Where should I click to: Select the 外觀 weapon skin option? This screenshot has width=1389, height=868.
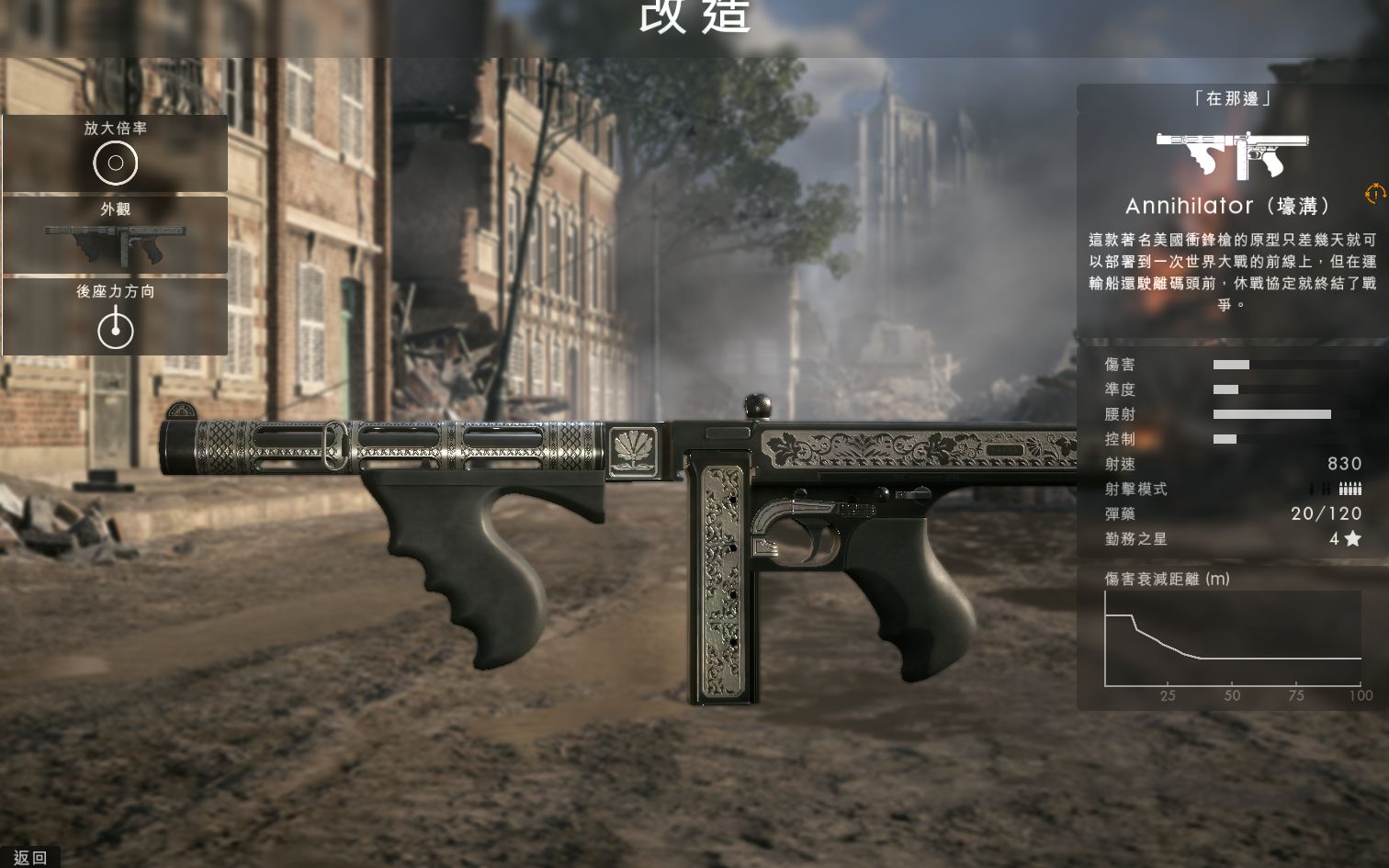point(115,235)
